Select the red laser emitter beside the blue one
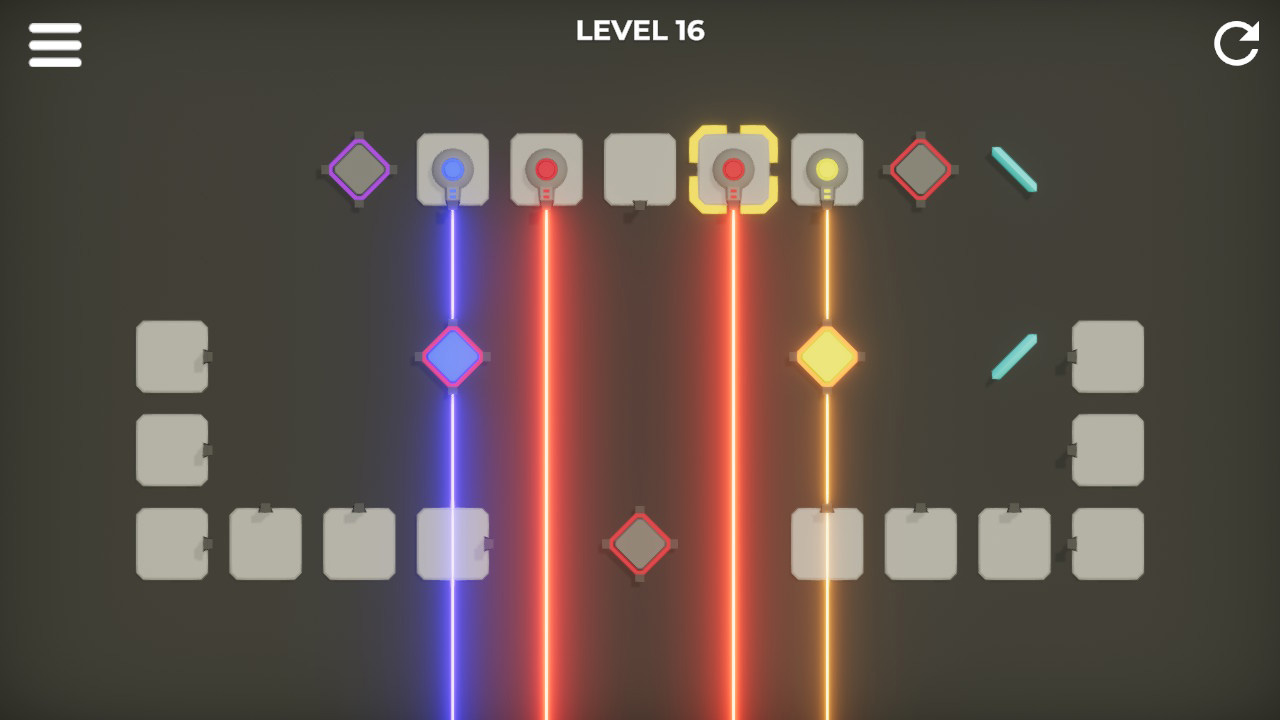 [546, 168]
